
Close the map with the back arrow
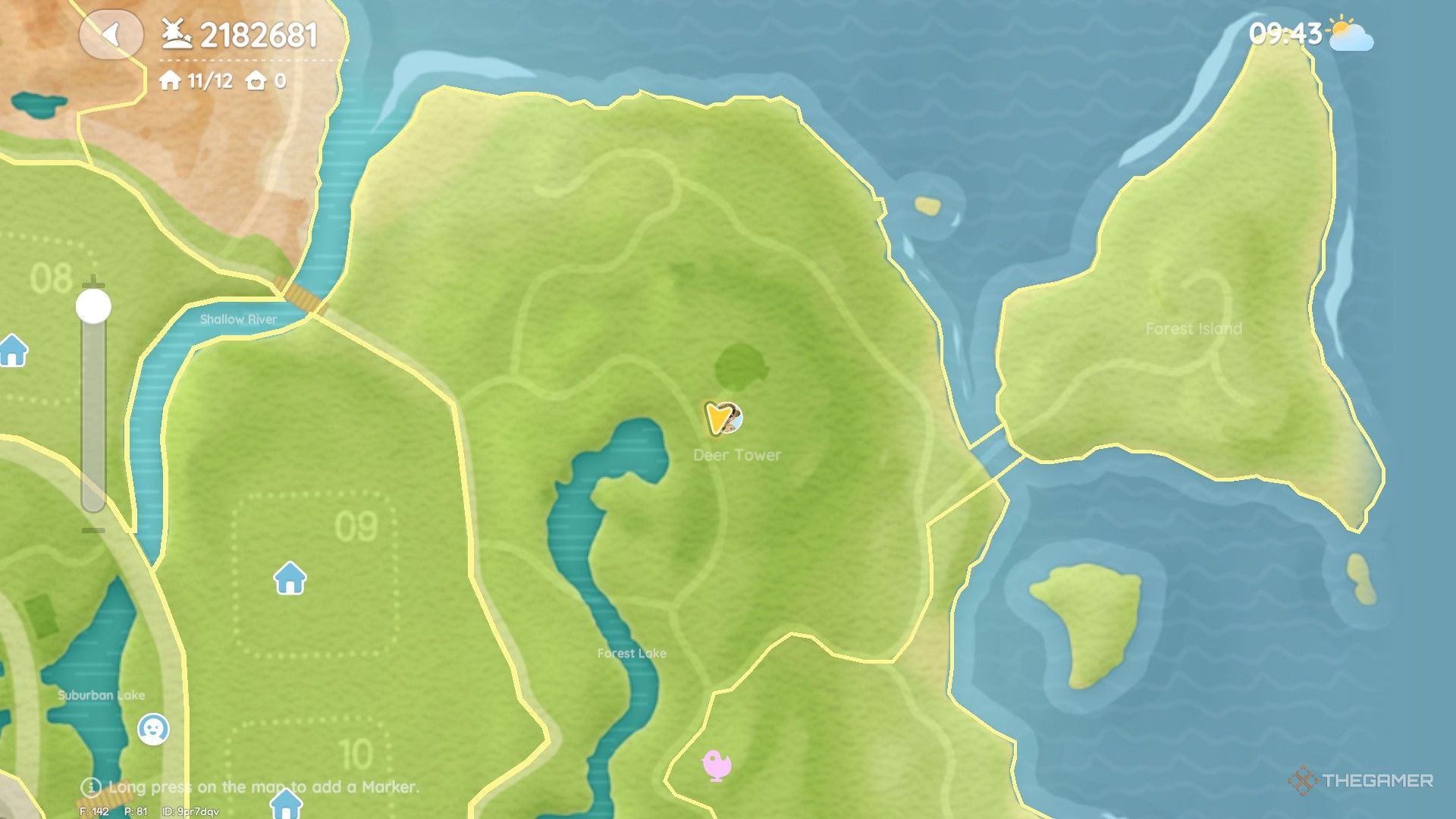111,35
